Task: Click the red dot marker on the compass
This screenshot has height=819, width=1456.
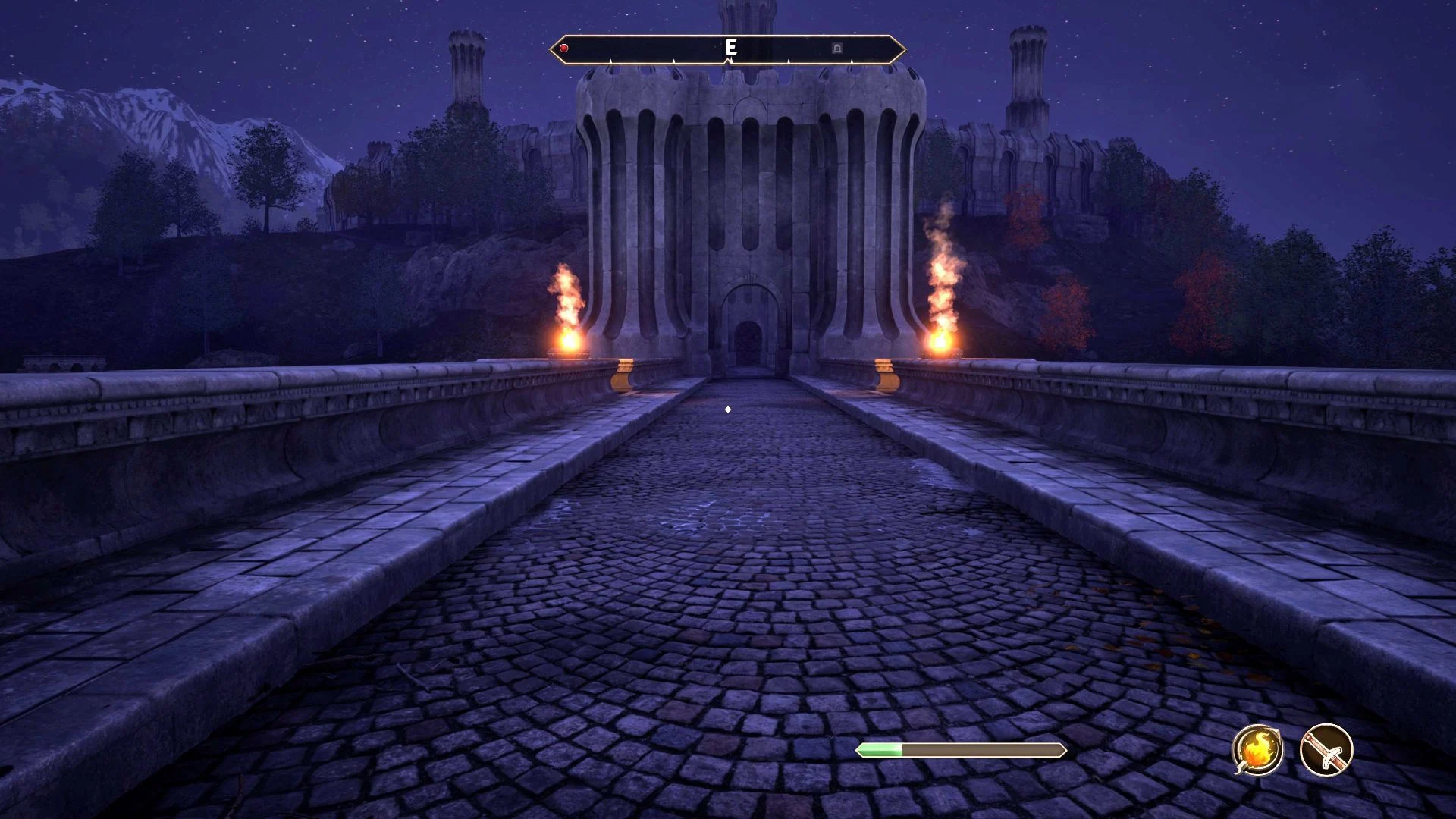Action: point(564,49)
